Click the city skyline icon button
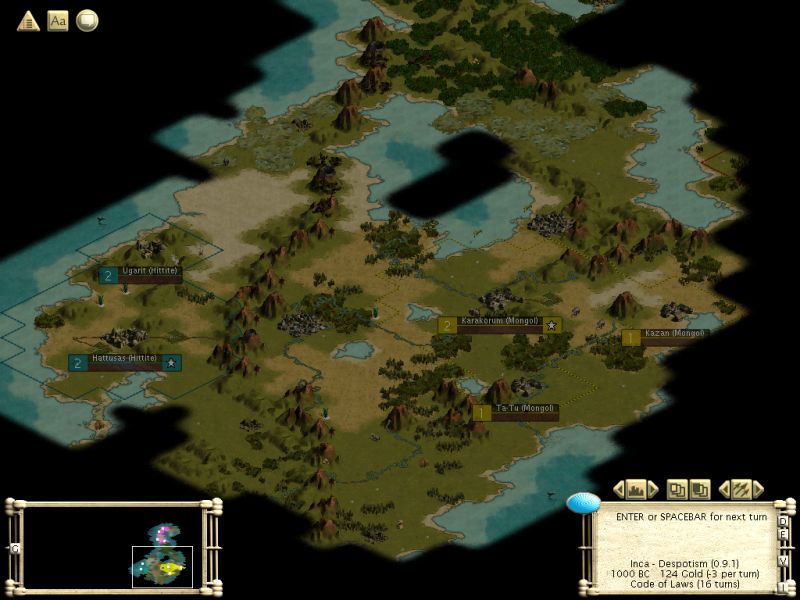 [x=636, y=489]
